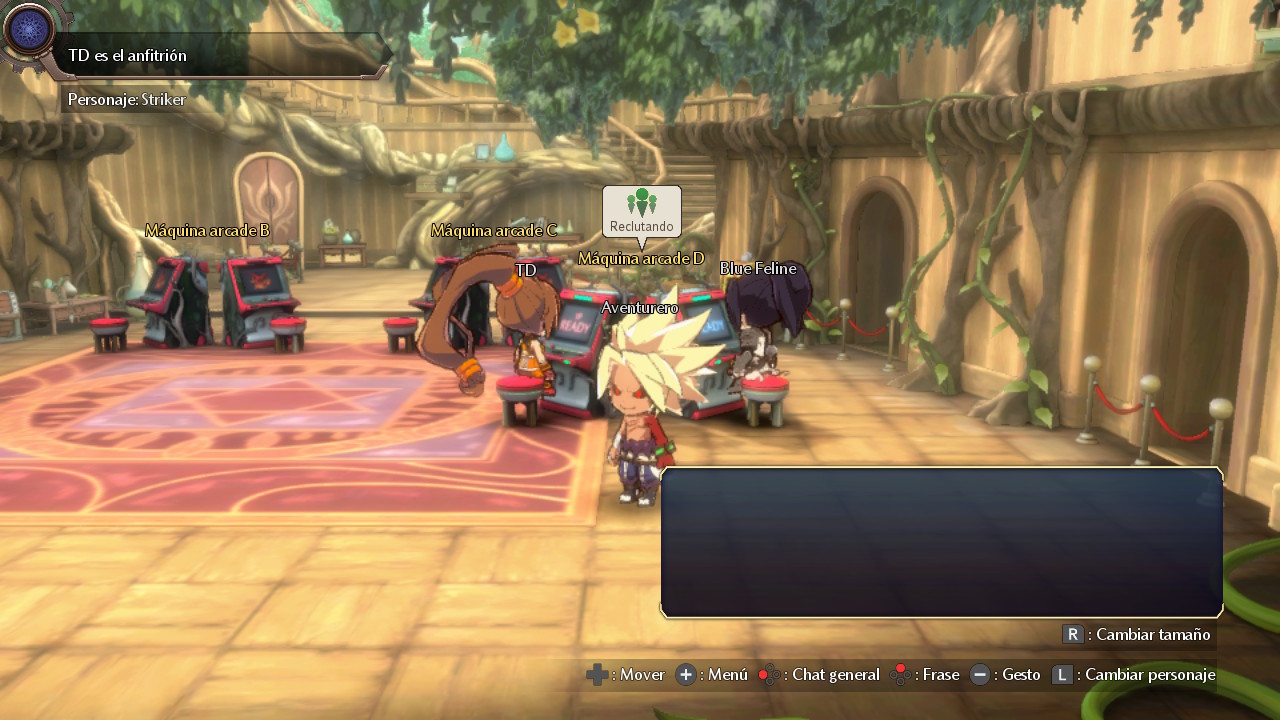Viewport: 1280px width, 720px height.
Task: Select the round lobby emblem icon
Action: click(x=27, y=30)
